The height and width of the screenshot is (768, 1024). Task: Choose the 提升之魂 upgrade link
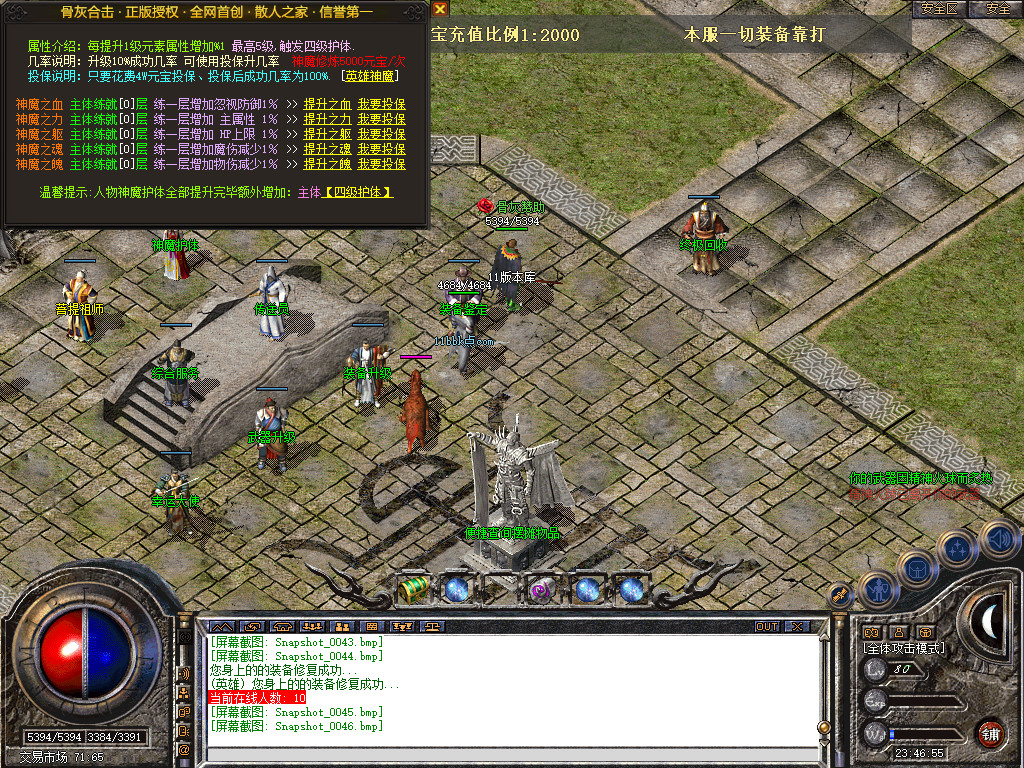point(327,149)
